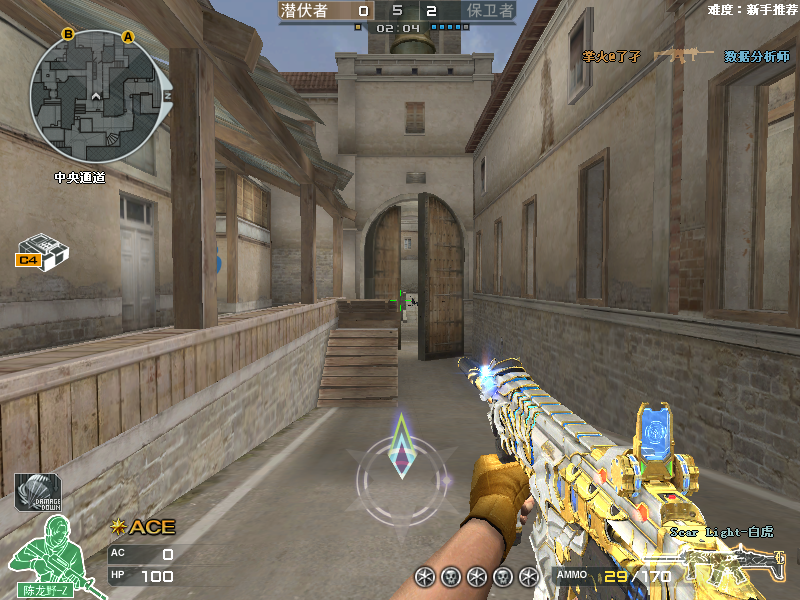Click the C4 bomb icon
Viewport: 800px width, 600px height.
point(42,251)
